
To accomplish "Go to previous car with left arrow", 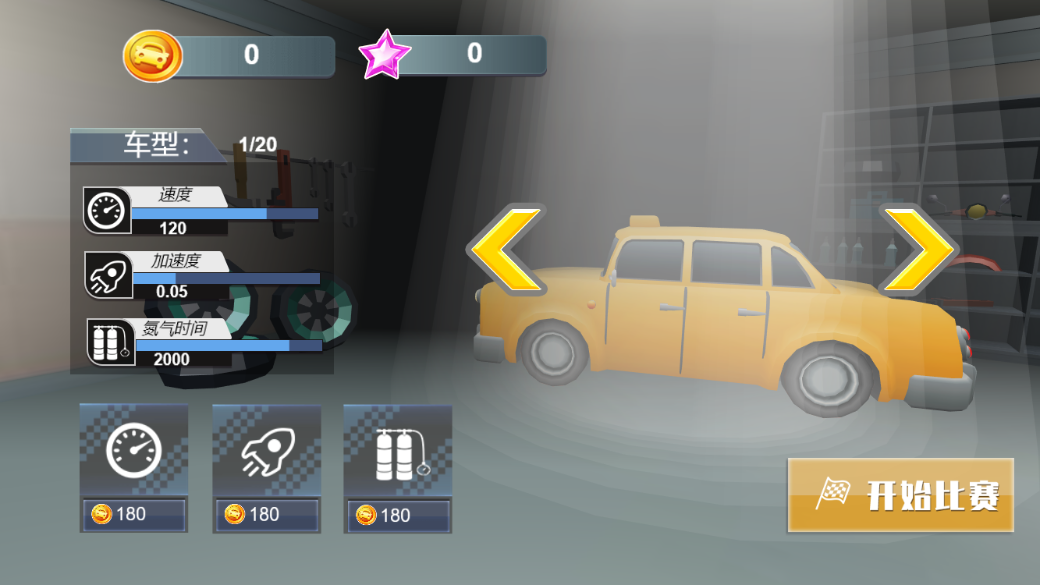I will pos(508,250).
